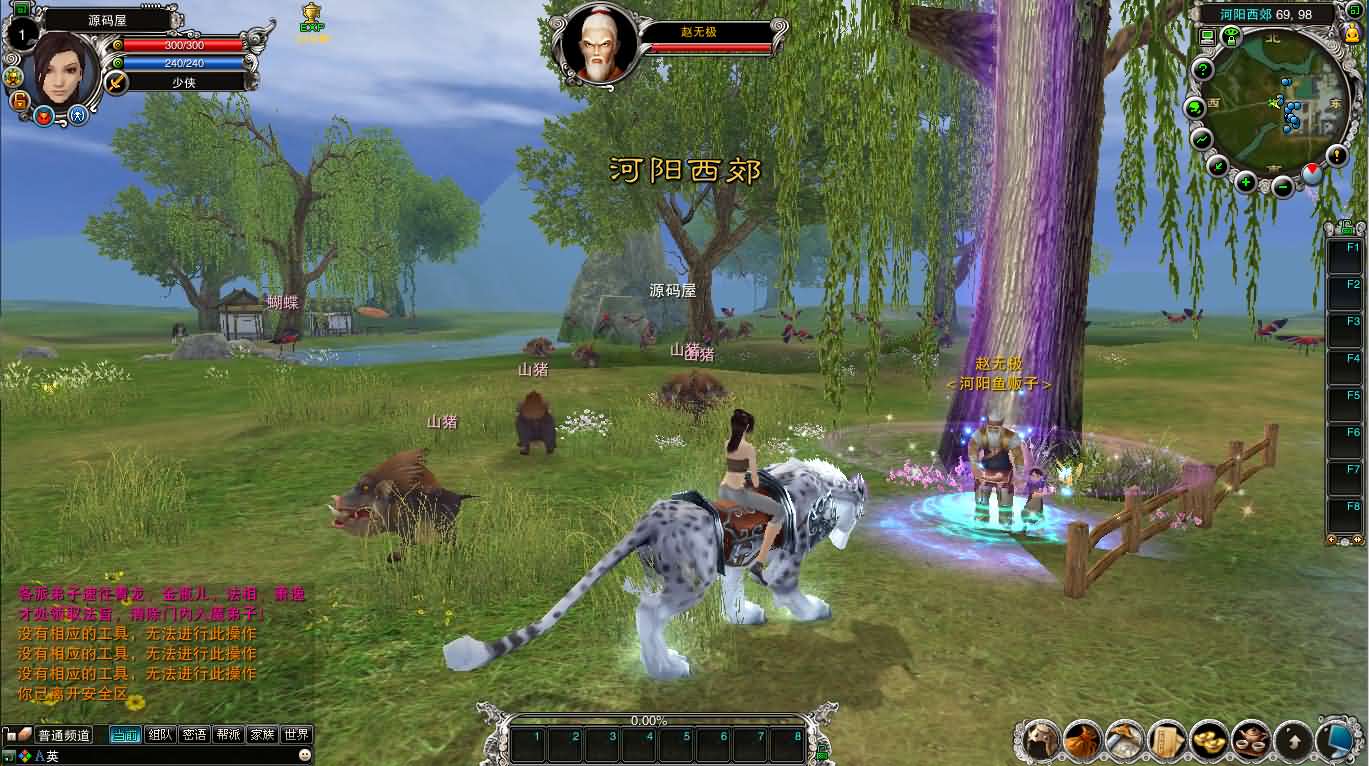The height and width of the screenshot is (766, 1369).
Task: Click the player character portrait
Action: click(x=62, y=67)
